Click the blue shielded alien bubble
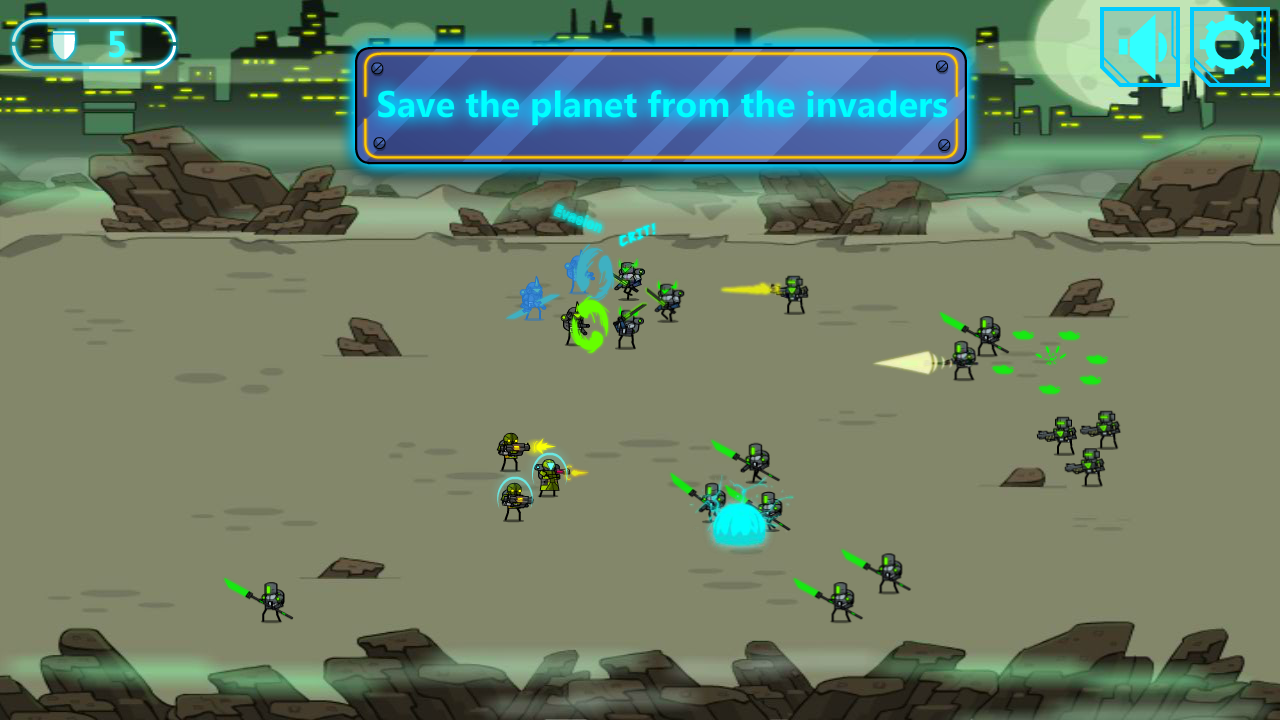 point(737,525)
